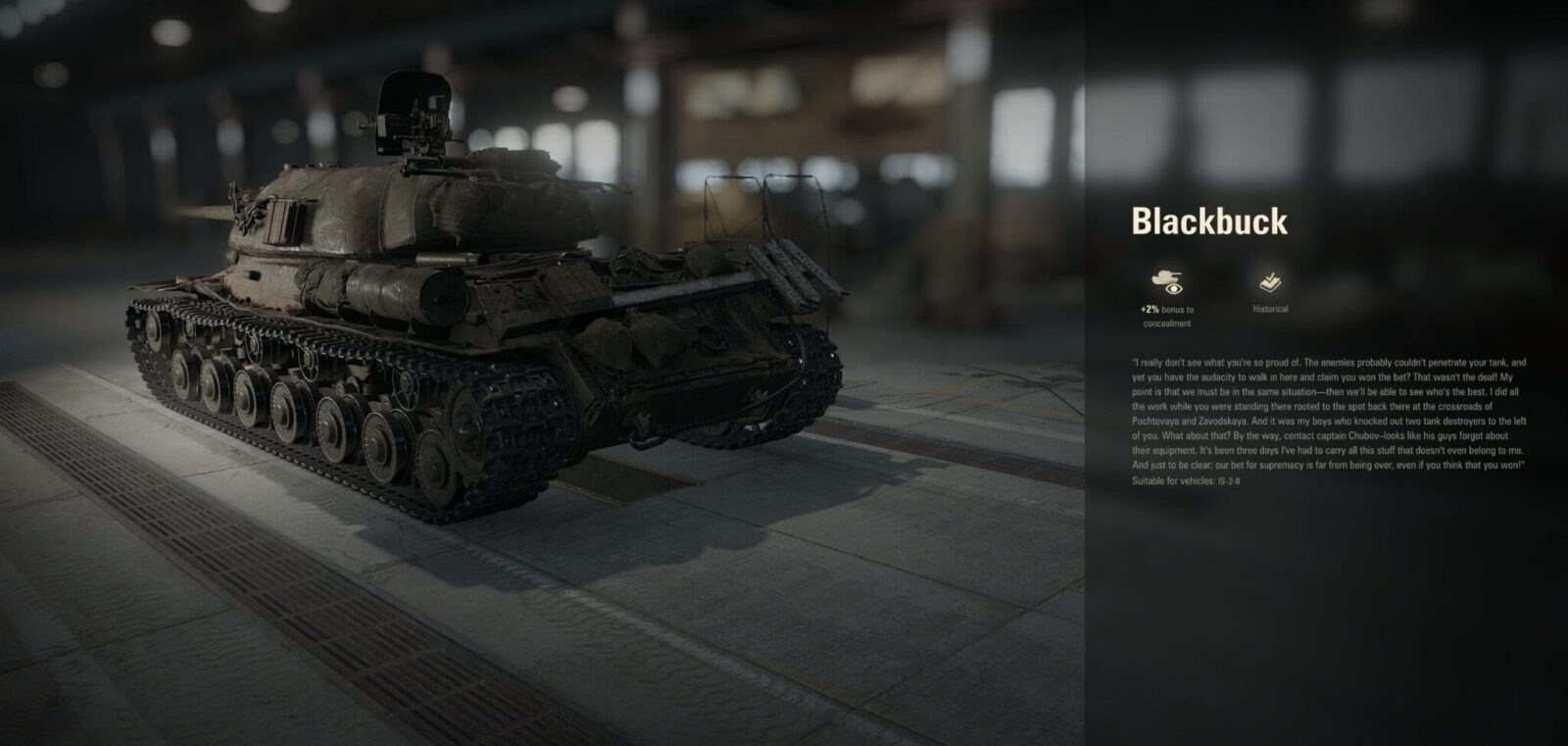Click the Historical style icon
The image size is (1568, 746).
[1270, 282]
